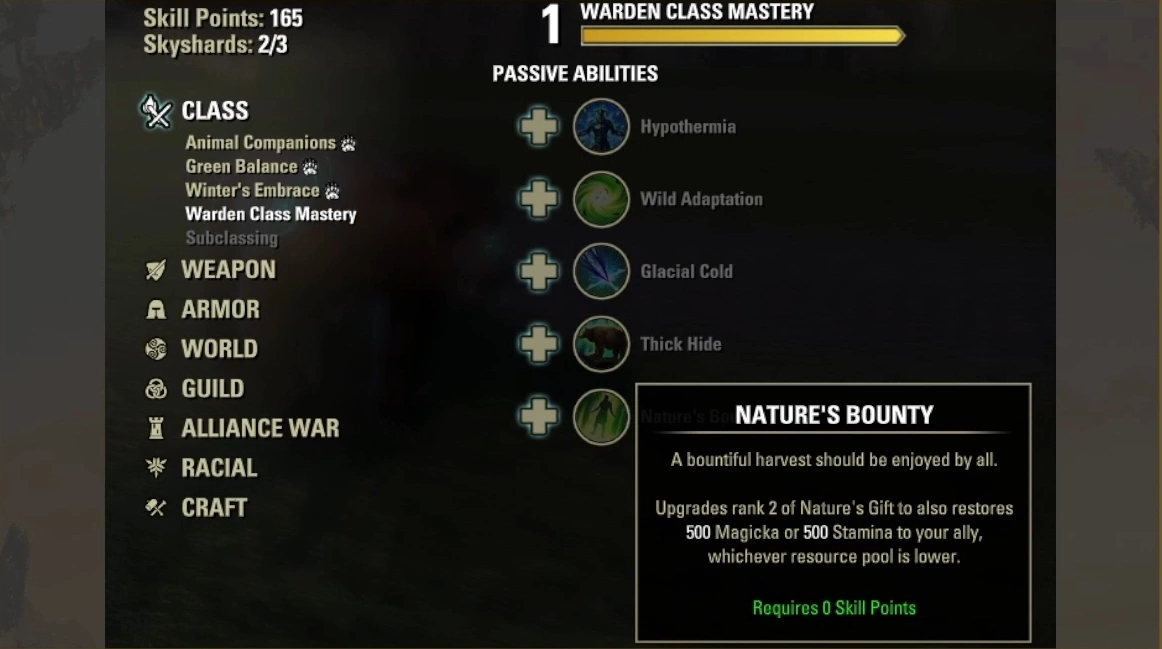Open the Animal Companions skill line
This screenshot has width=1162, height=649.
point(260,143)
